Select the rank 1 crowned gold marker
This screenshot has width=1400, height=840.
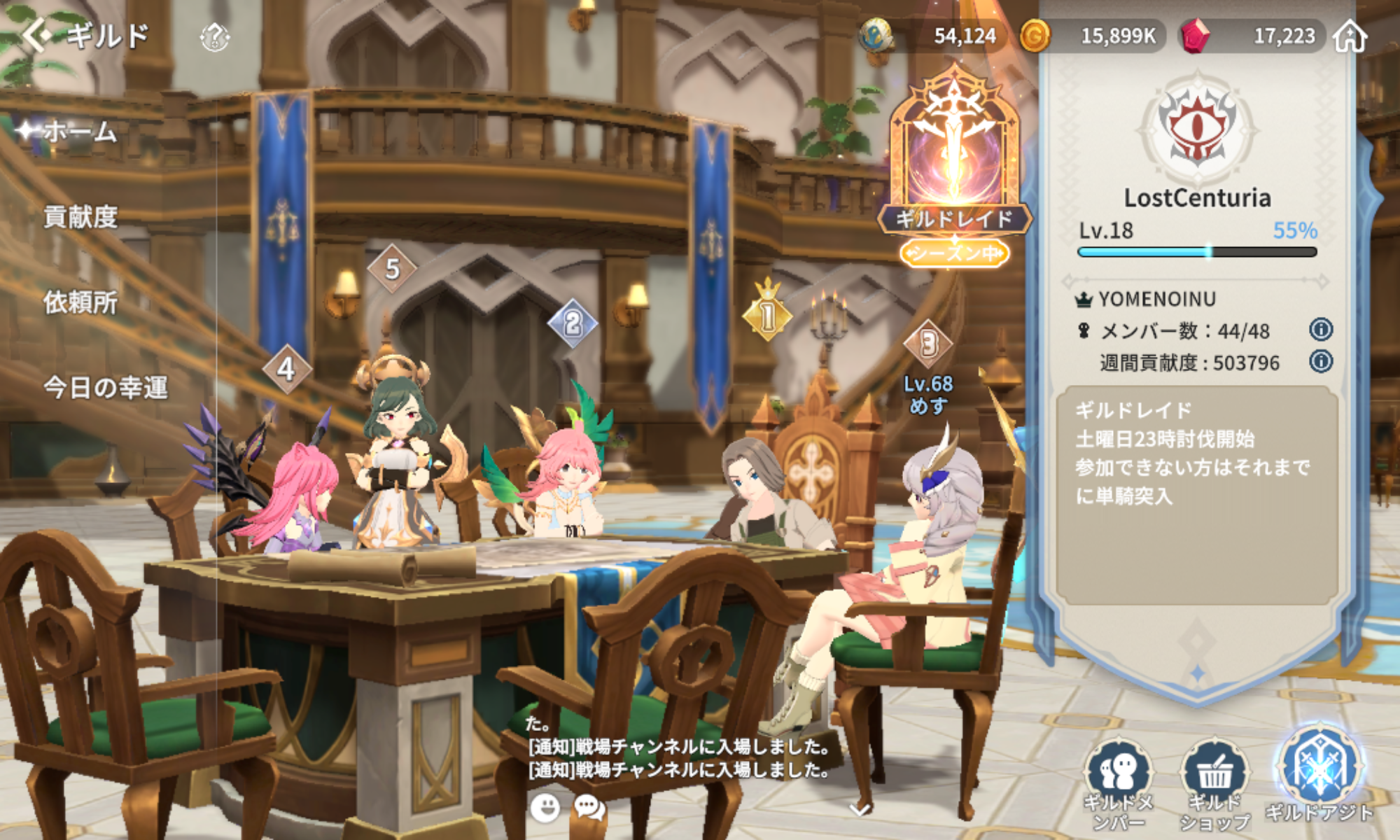(x=768, y=312)
